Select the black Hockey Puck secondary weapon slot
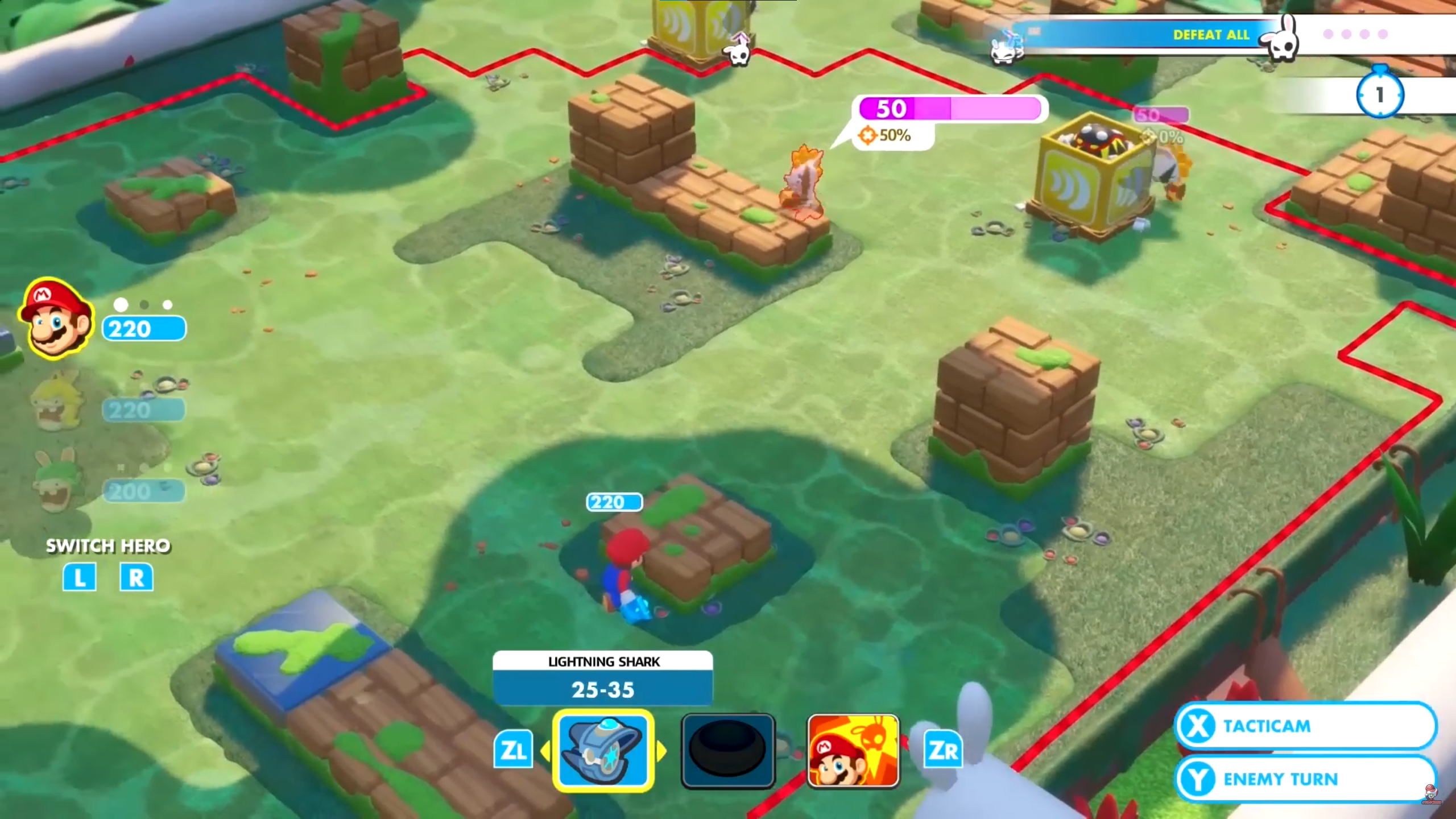The height and width of the screenshot is (819, 1456). [x=729, y=750]
